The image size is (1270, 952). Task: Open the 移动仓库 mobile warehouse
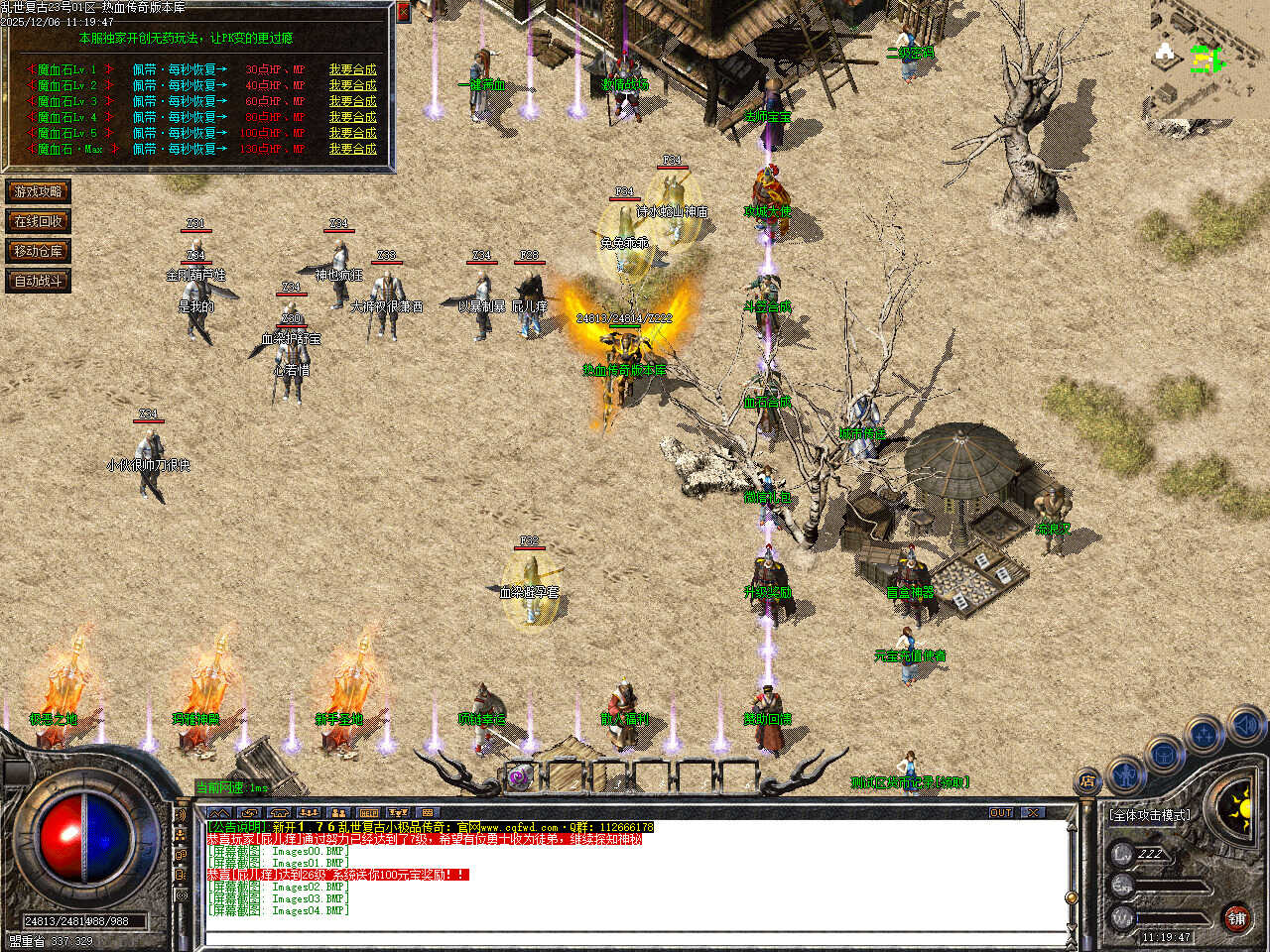38,251
